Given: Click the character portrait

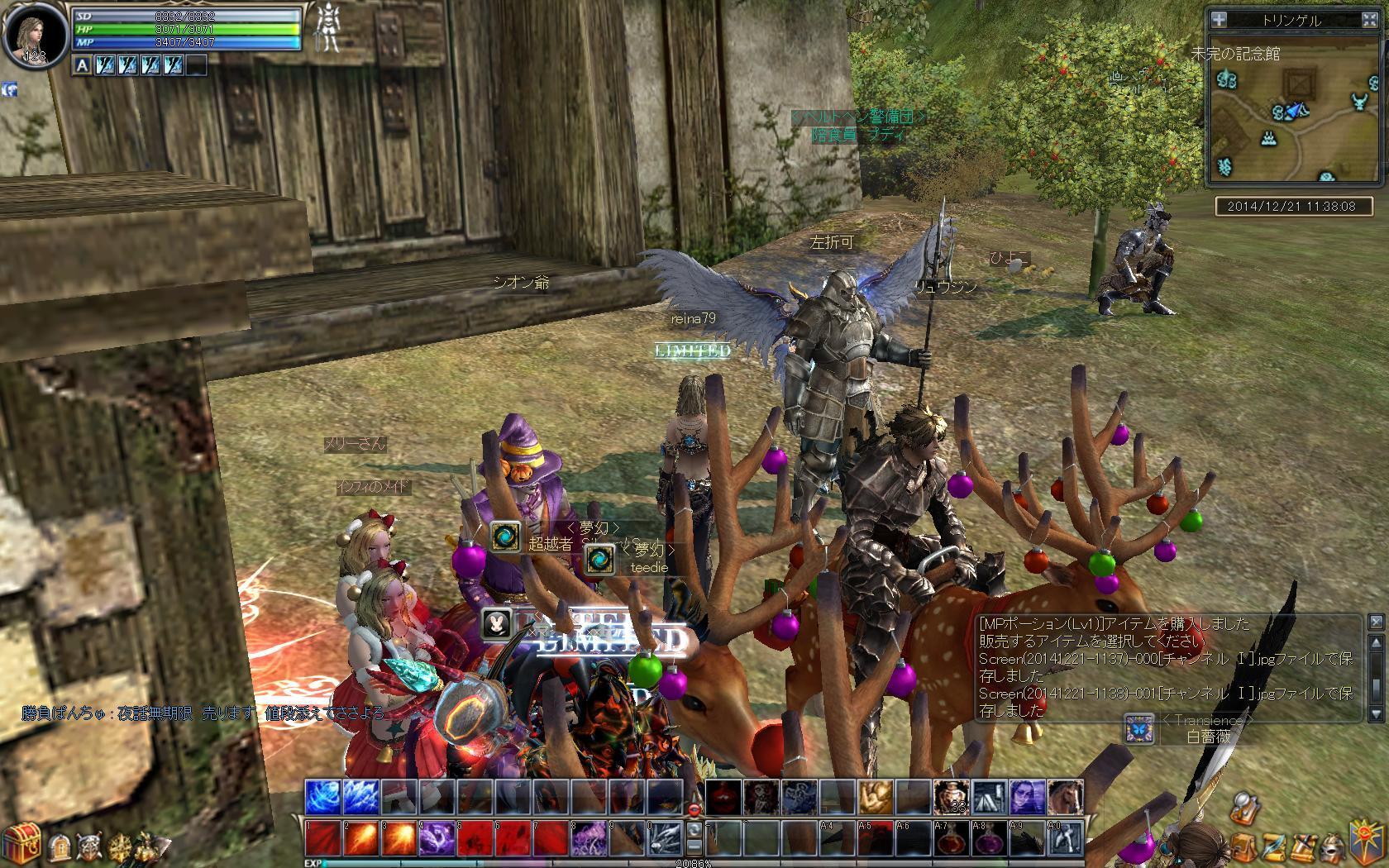Looking at the screenshot, I should tap(35, 36).
